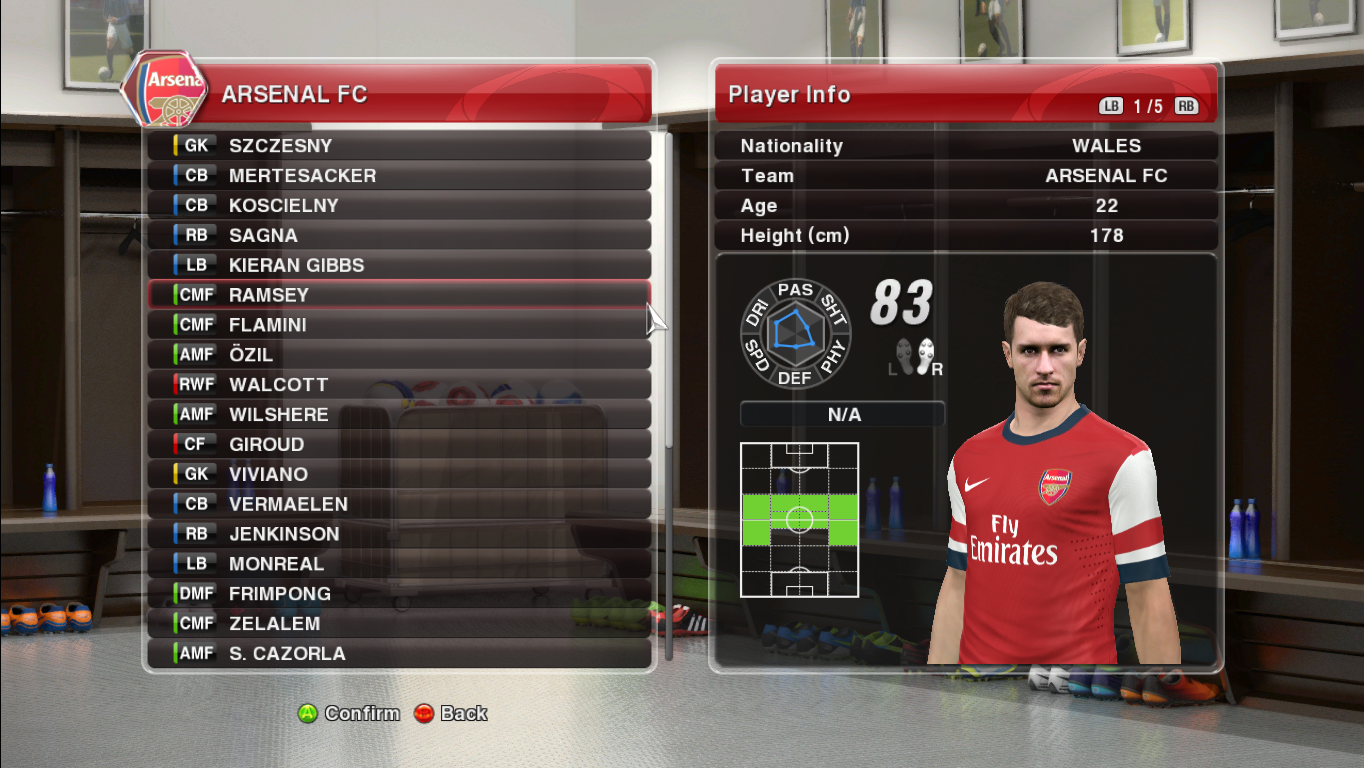Select Jenkinson from the player list
Image resolution: width=1364 pixels, height=768 pixels.
400,534
